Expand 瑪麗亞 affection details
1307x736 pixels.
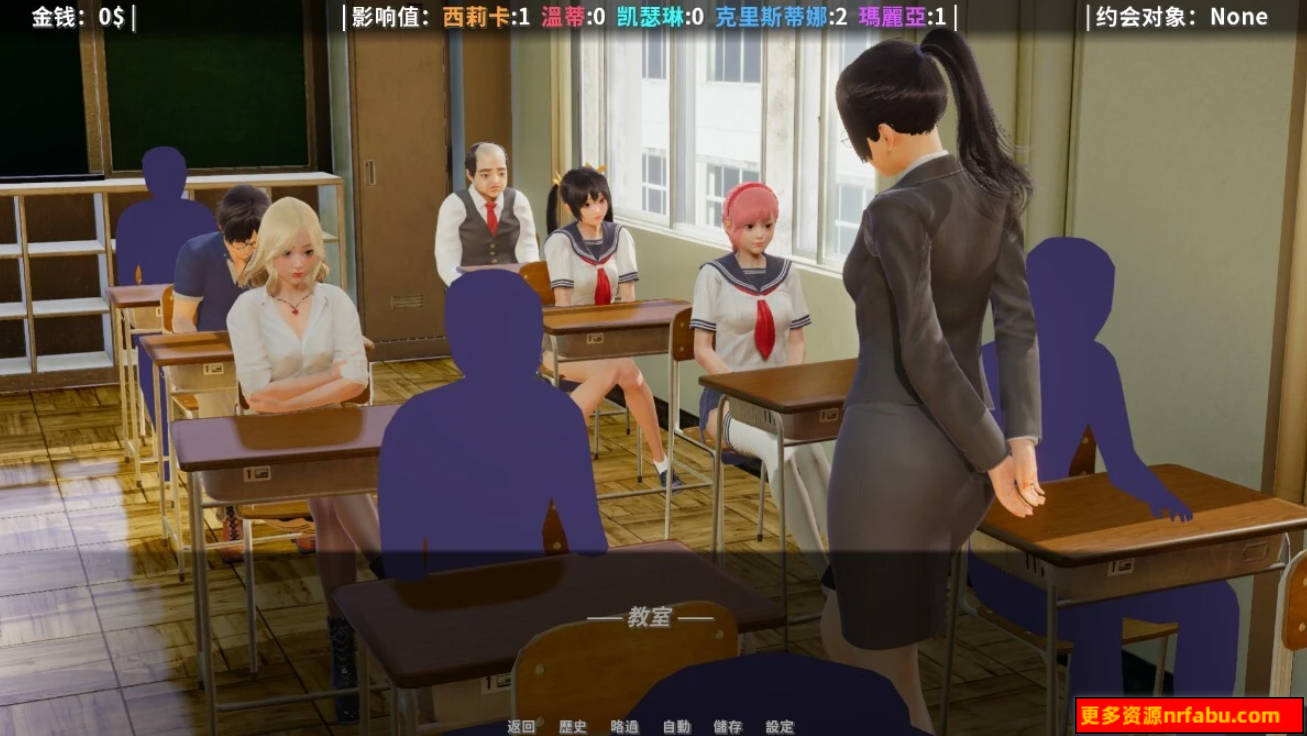pyautogui.click(x=900, y=16)
